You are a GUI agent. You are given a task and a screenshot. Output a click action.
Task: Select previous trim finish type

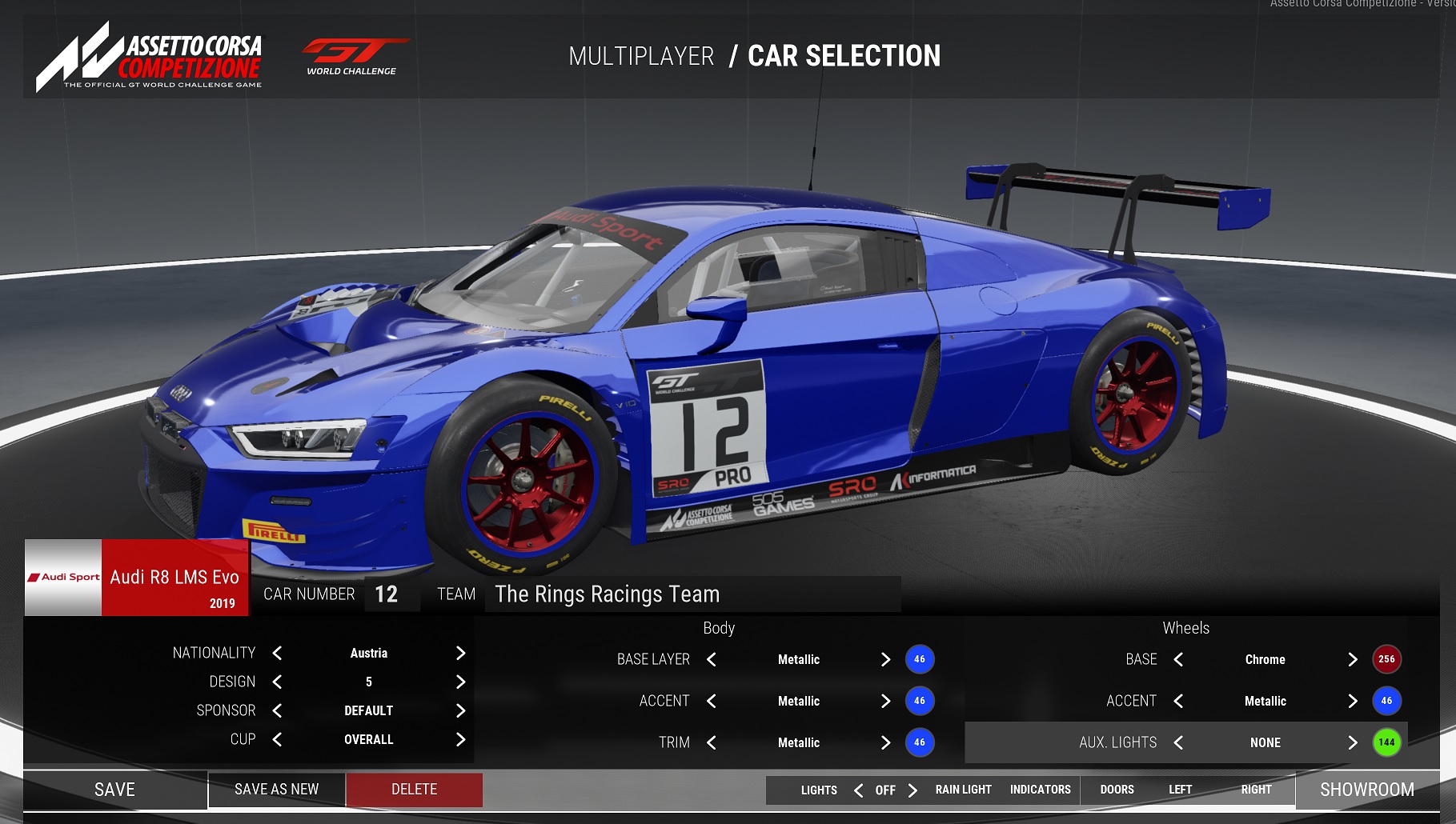point(712,743)
